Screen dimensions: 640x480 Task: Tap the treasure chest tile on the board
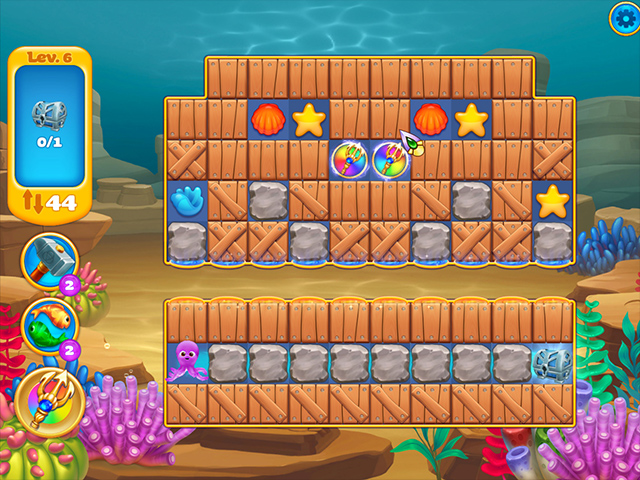551,361
